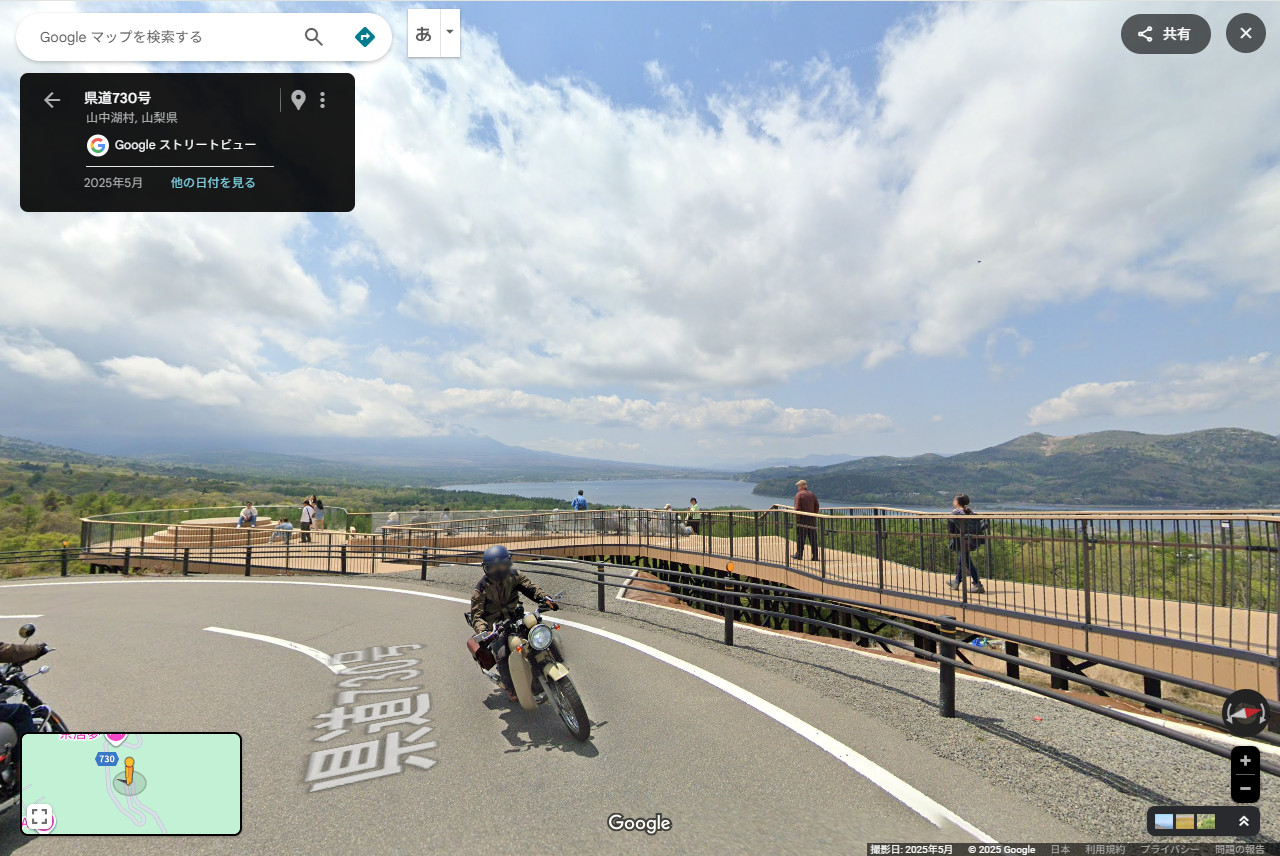Open the Japanese input mode dropdown arrow
This screenshot has height=856, width=1280.
coord(450,32)
